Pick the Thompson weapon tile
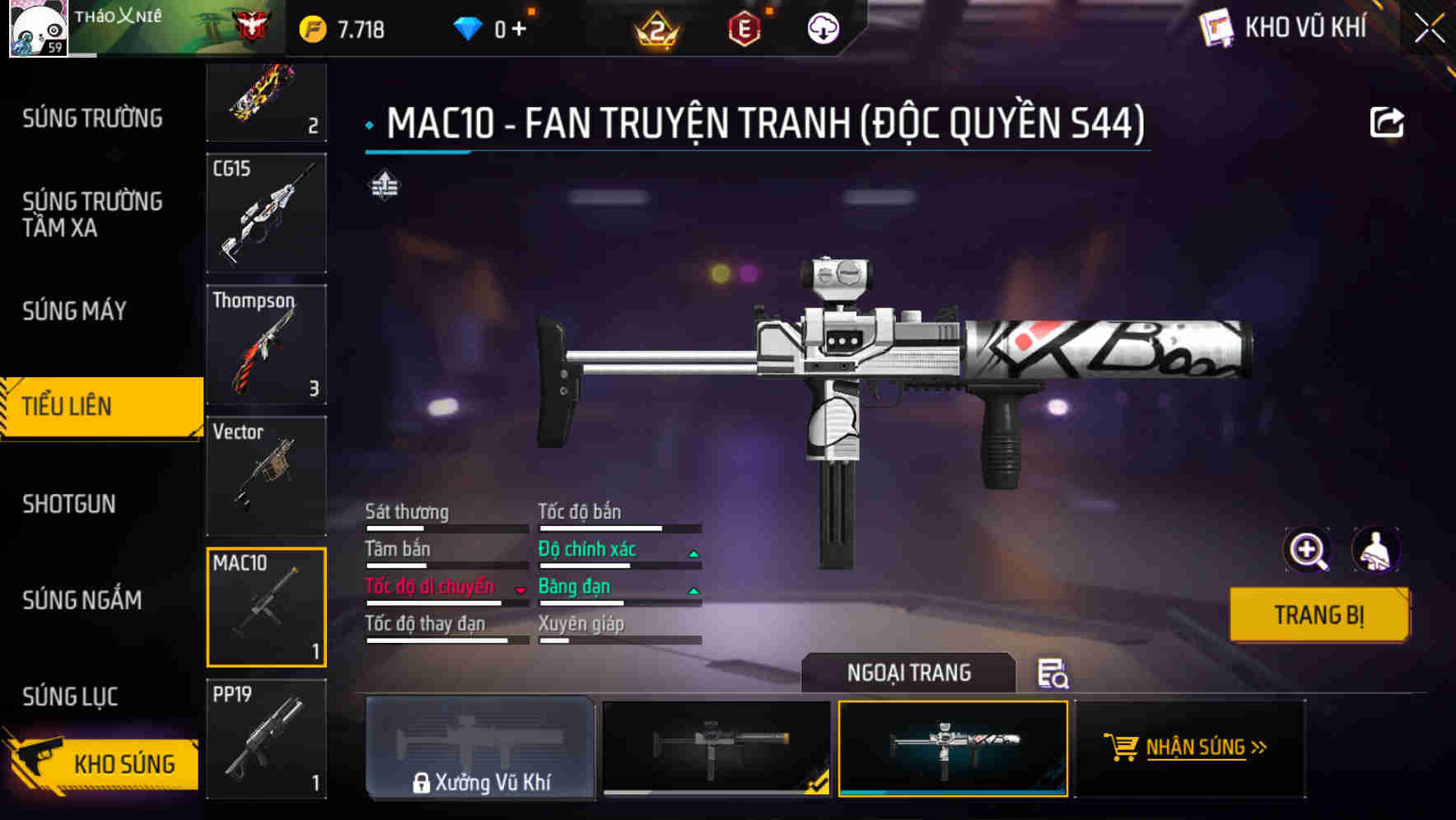Viewport: 1456px width, 820px height. (266, 344)
